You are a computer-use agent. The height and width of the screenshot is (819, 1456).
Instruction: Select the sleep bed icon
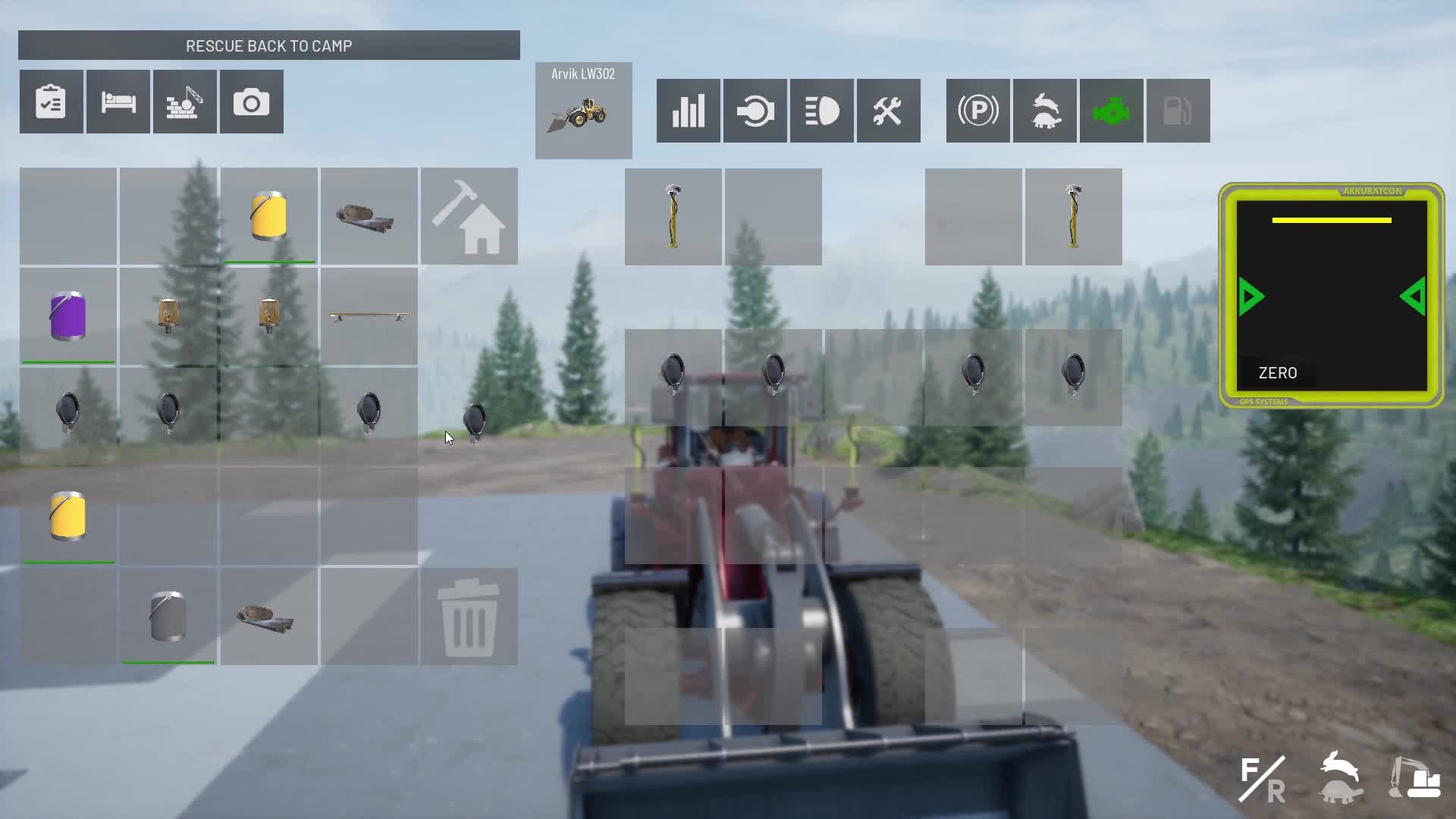point(118,102)
